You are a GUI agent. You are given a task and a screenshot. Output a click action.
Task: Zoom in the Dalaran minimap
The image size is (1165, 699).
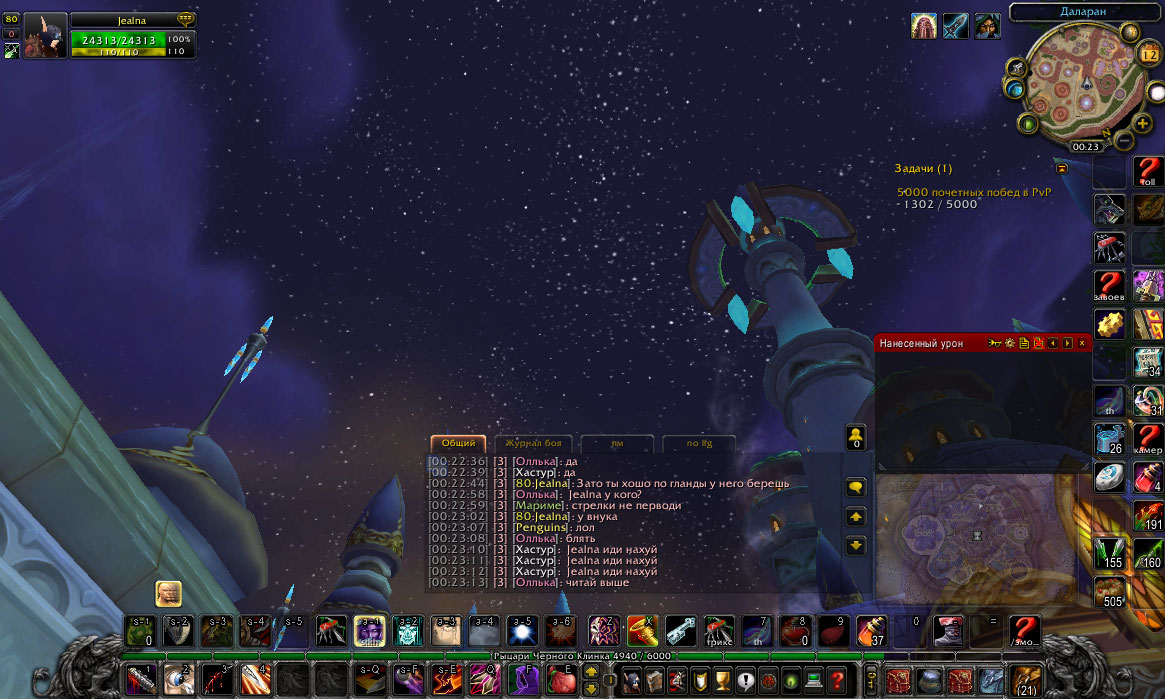coord(1143,123)
